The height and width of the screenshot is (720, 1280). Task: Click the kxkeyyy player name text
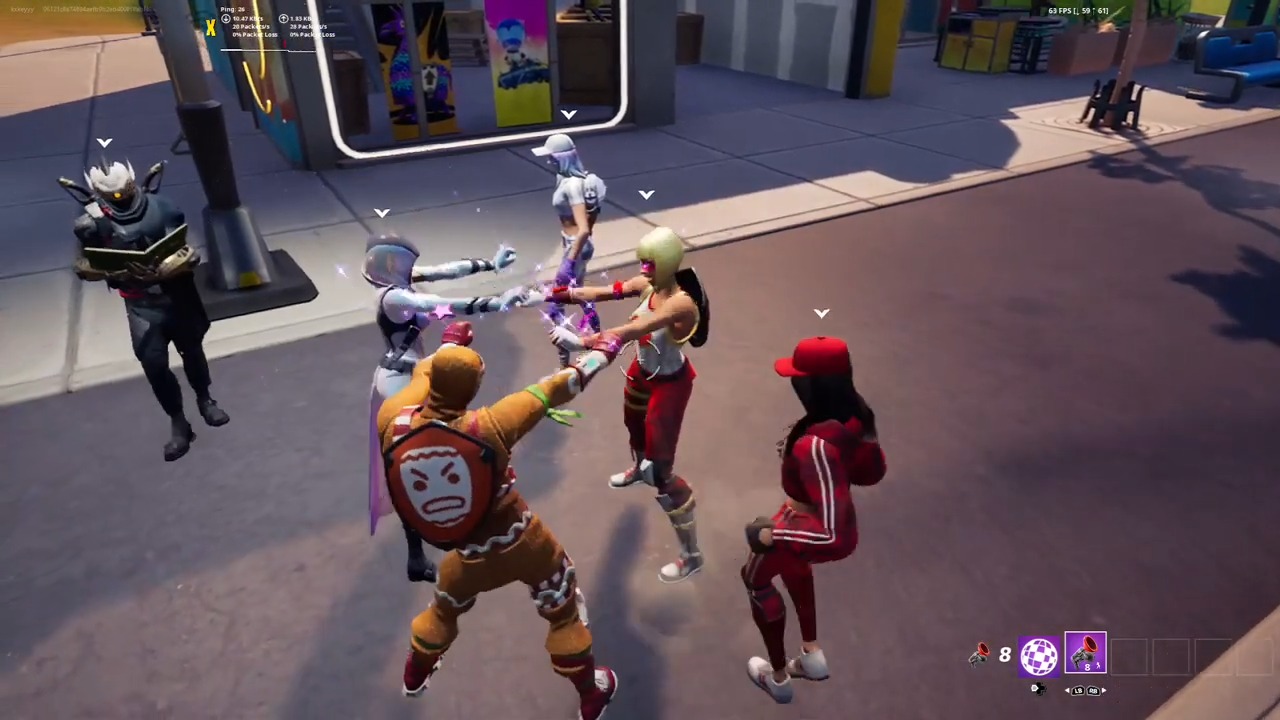pyautogui.click(x=21, y=9)
